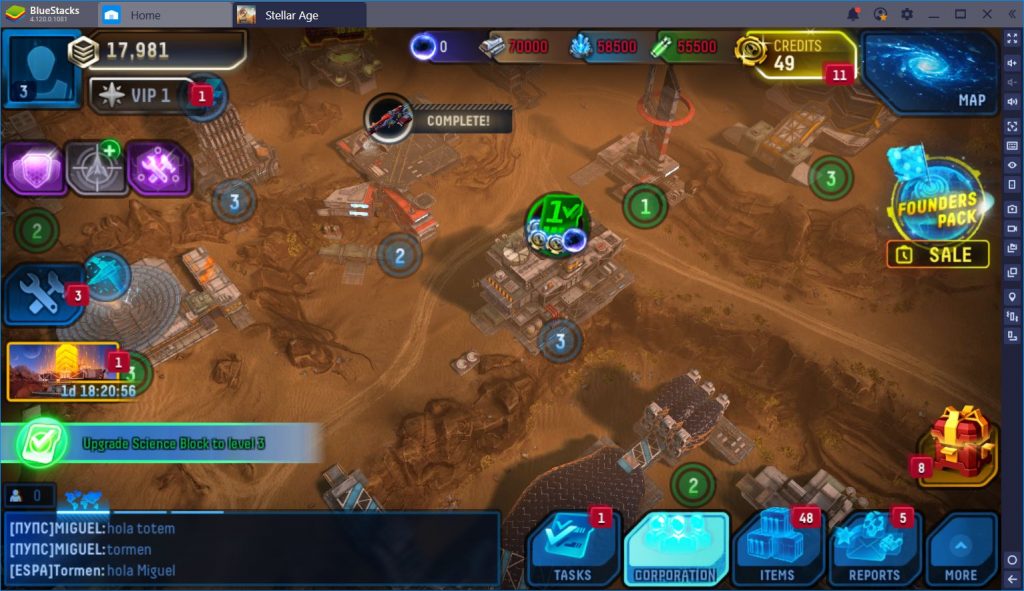Open the Corporation panel

point(676,548)
